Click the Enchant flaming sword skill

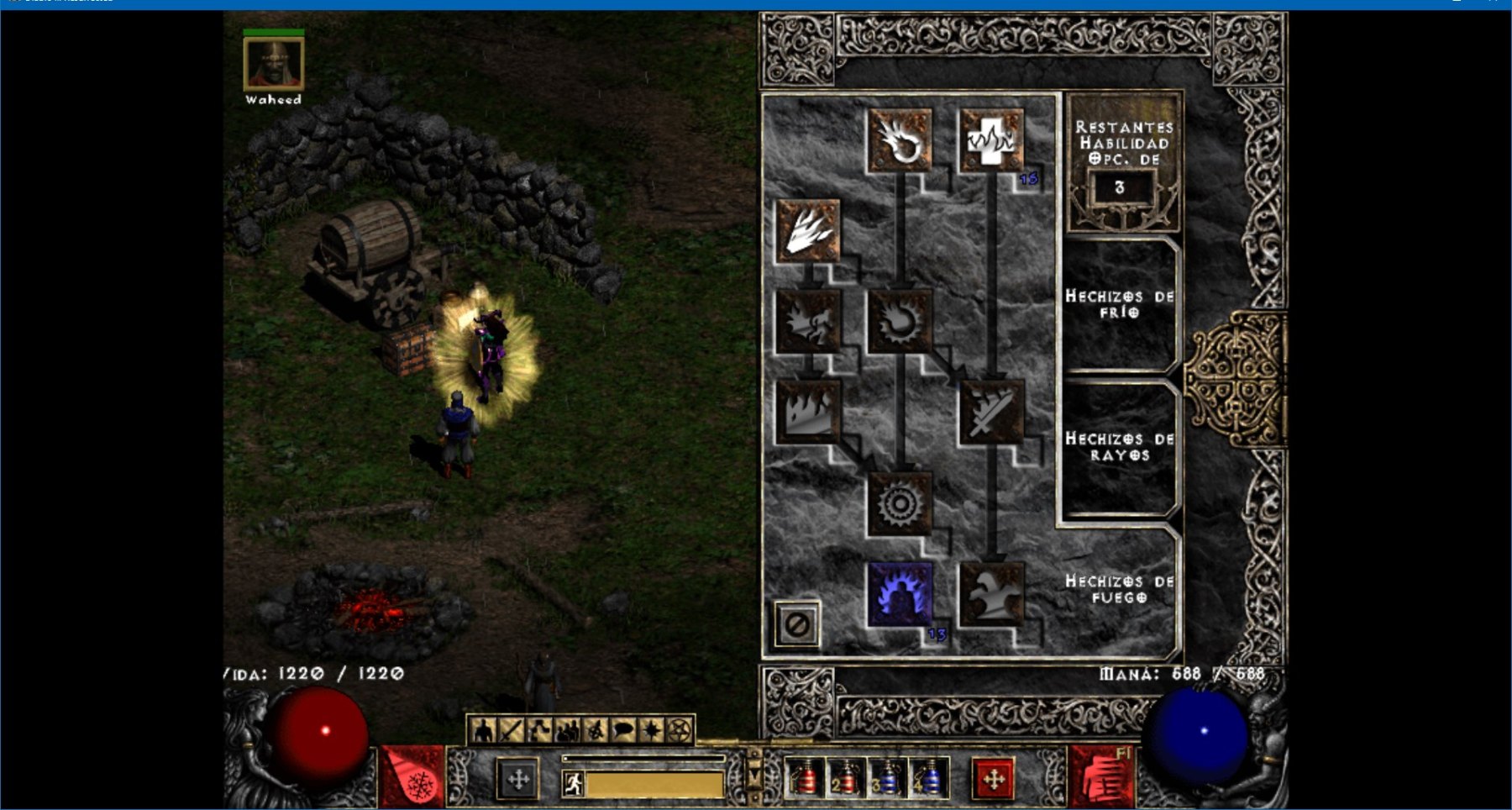[992, 412]
